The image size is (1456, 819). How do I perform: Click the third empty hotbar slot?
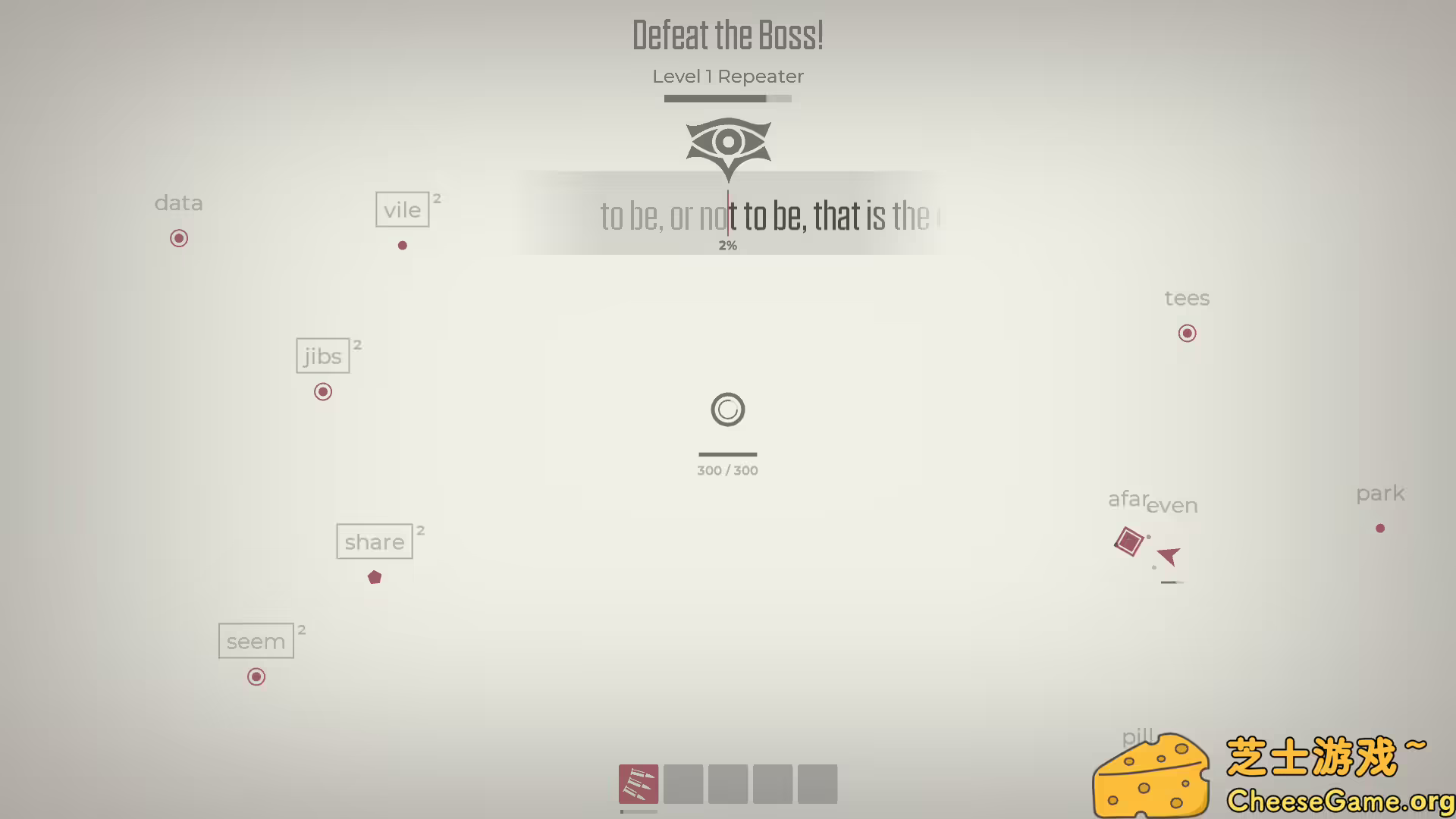[727, 783]
